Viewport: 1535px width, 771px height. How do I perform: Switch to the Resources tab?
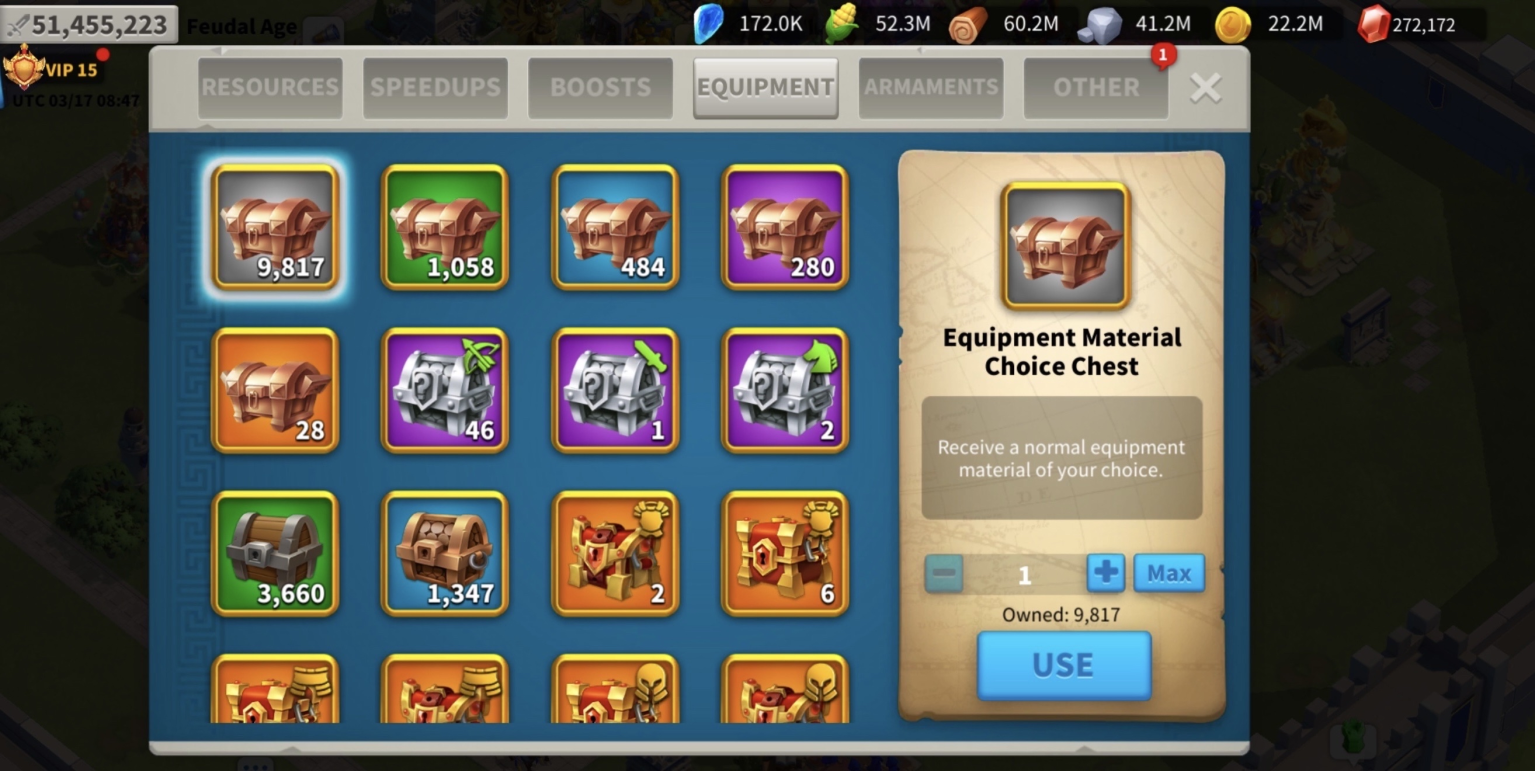click(x=270, y=88)
